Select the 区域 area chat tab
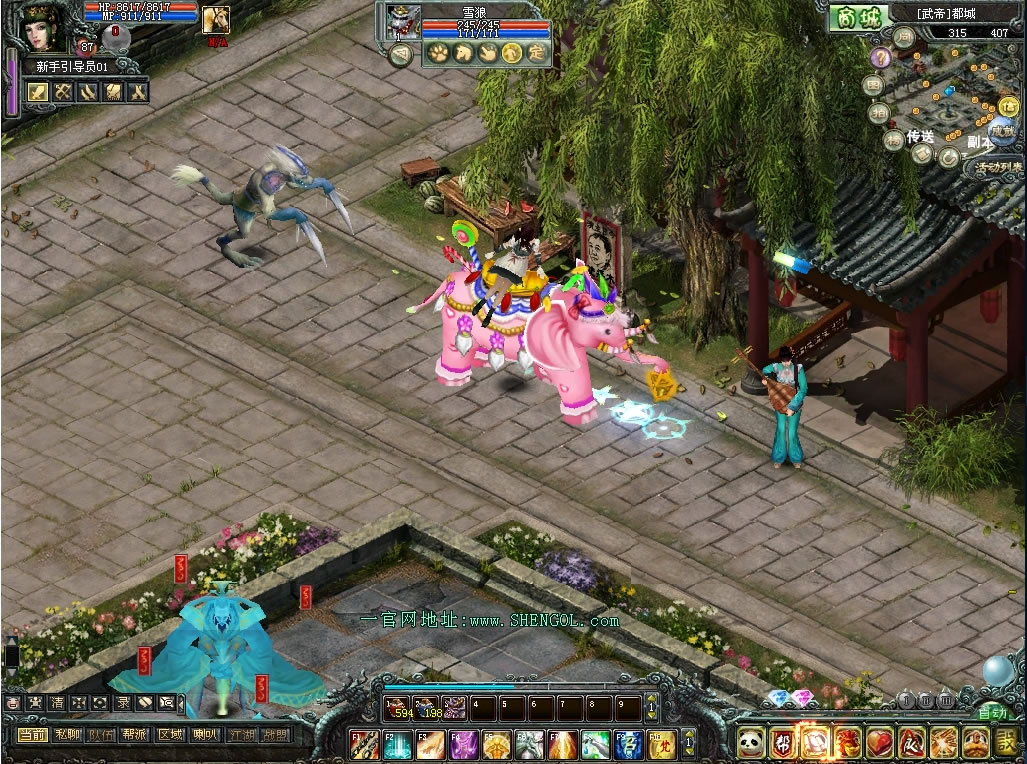Screen dimensions: 1027x764 170,735
